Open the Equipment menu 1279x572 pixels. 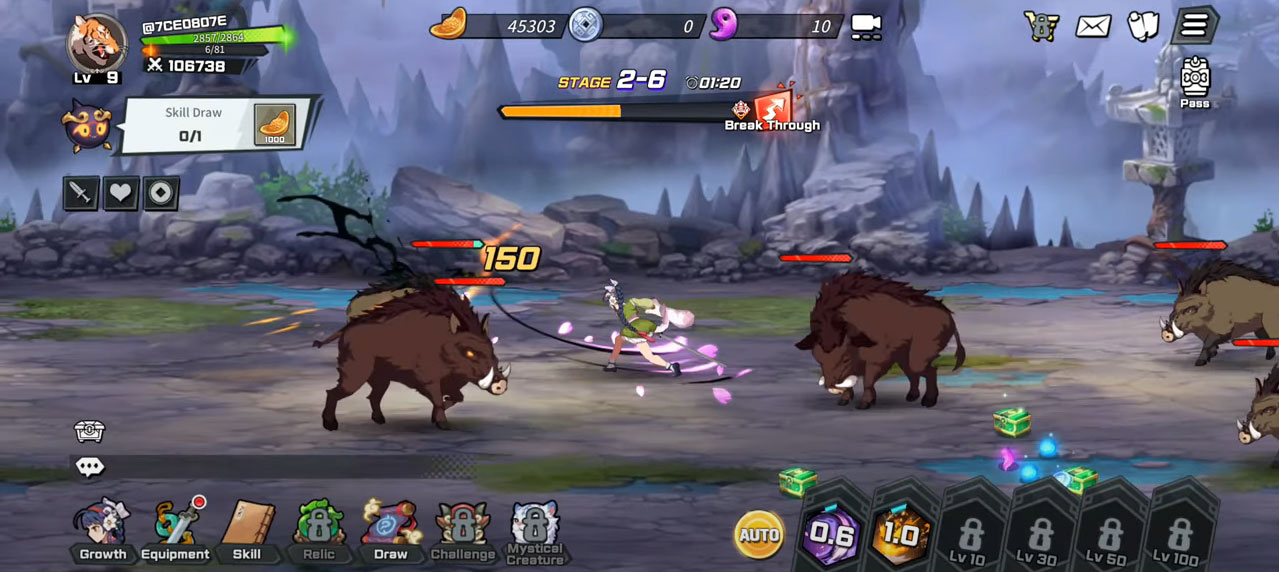175,530
